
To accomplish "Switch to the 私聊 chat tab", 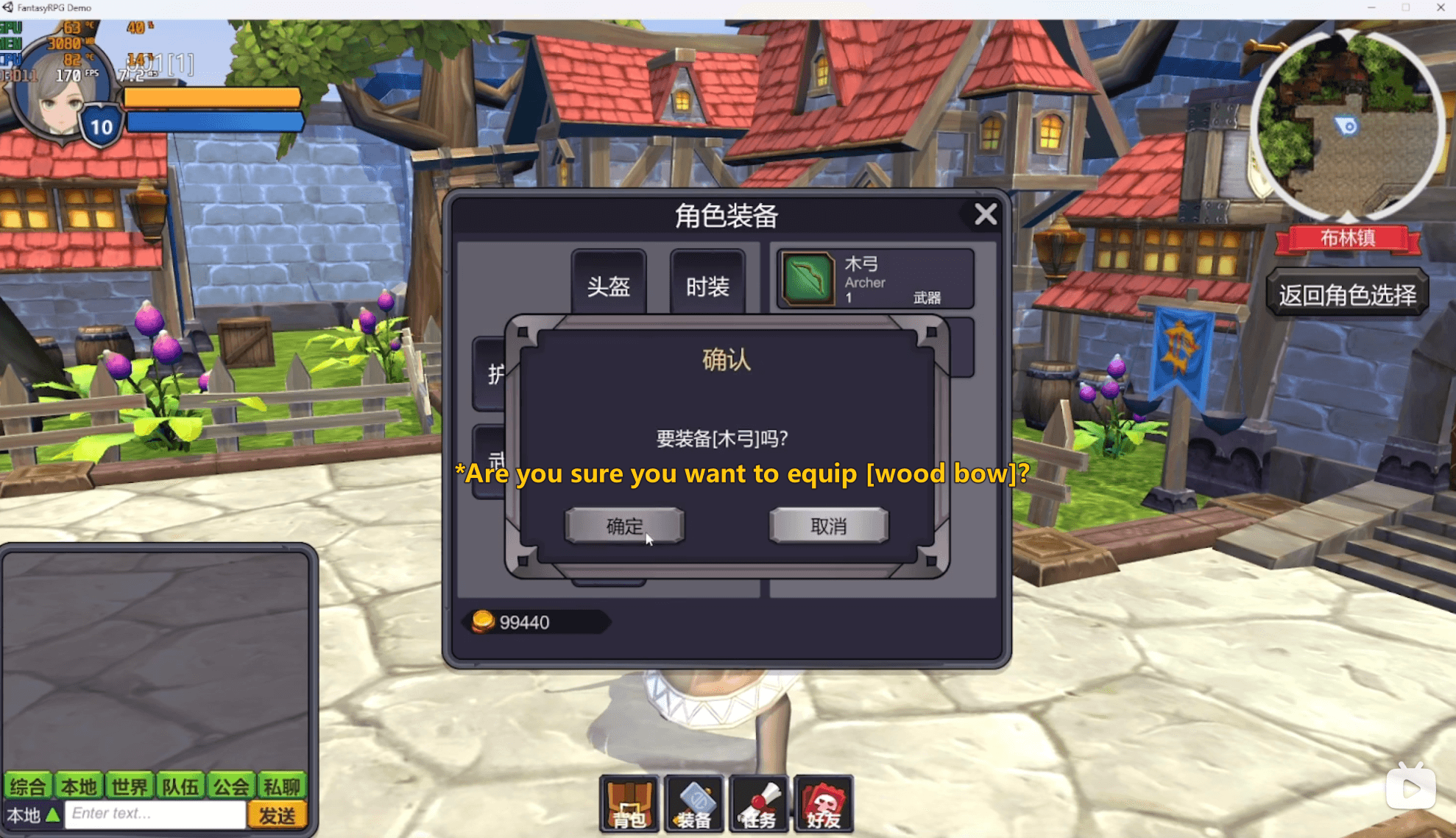I will [x=283, y=786].
